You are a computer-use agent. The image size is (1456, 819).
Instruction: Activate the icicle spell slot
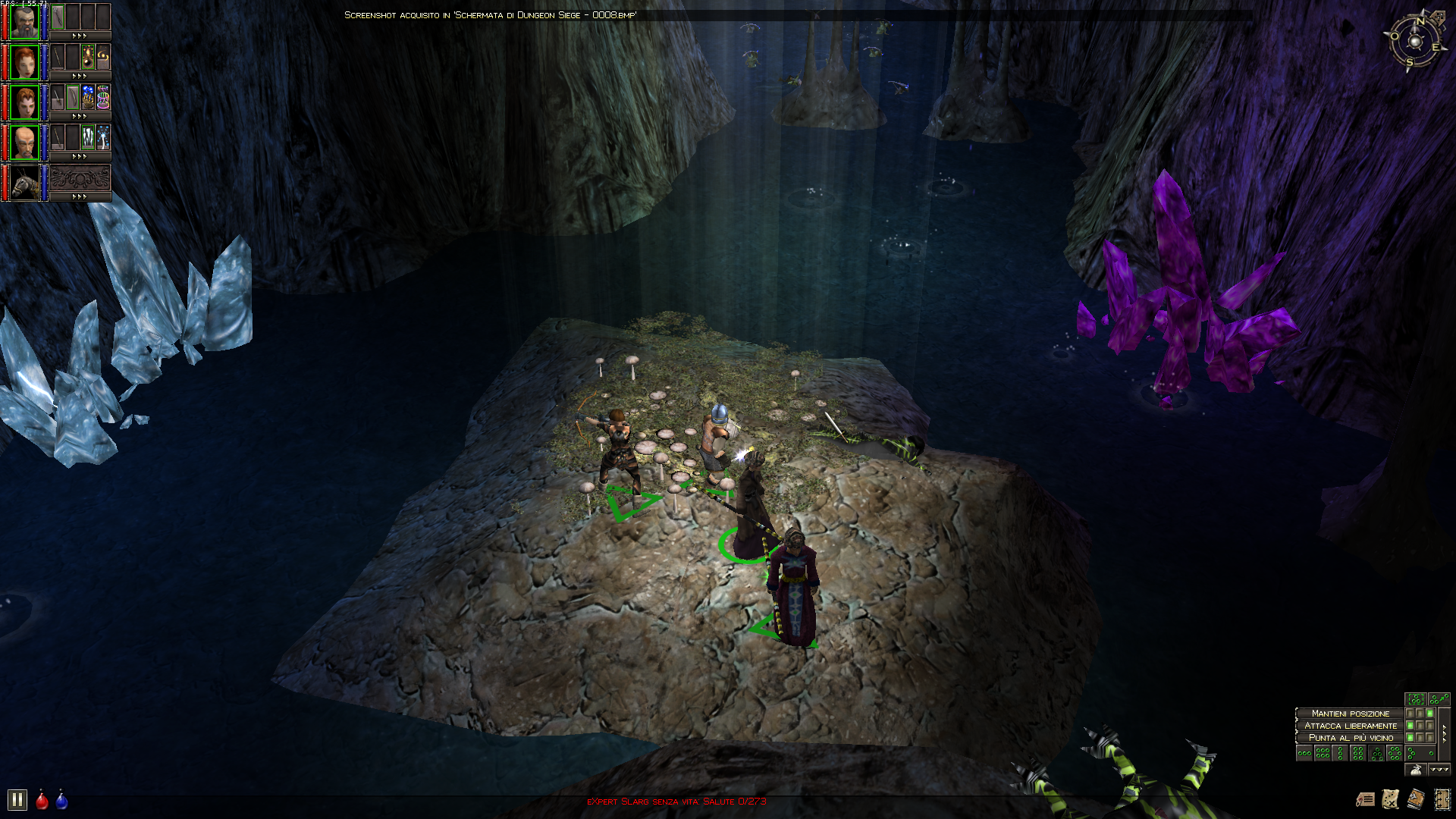click(88, 137)
